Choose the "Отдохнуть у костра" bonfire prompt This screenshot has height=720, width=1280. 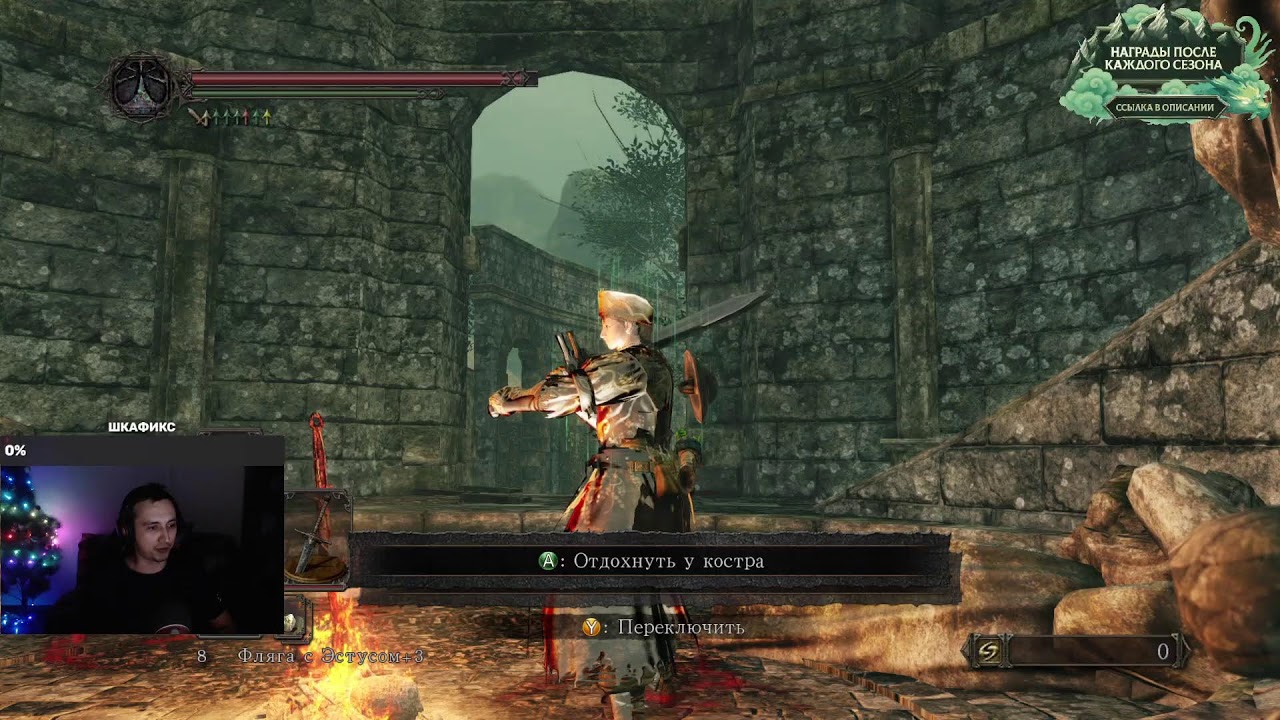point(650,561)
